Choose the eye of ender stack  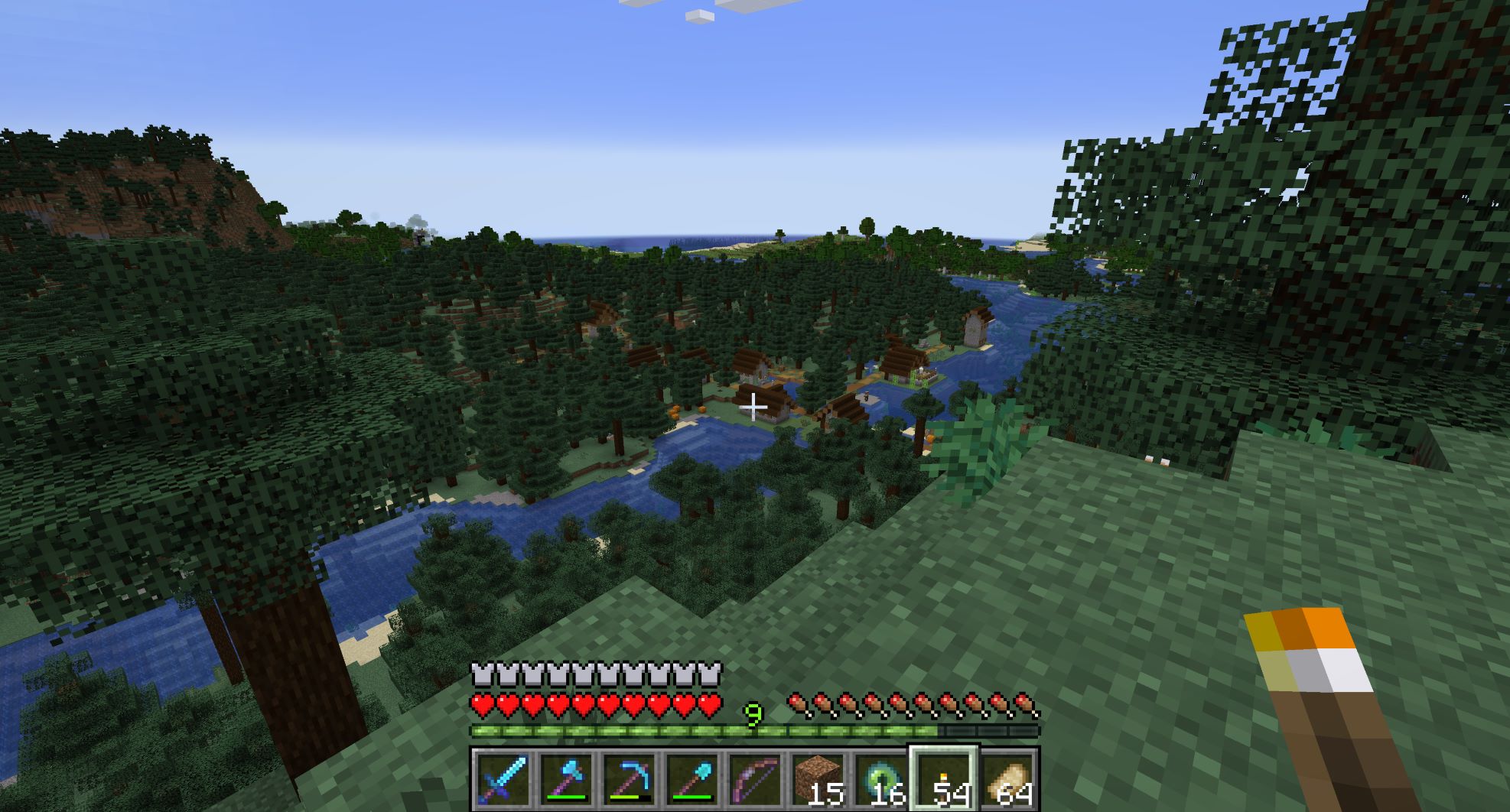click(x=880, y=779)
